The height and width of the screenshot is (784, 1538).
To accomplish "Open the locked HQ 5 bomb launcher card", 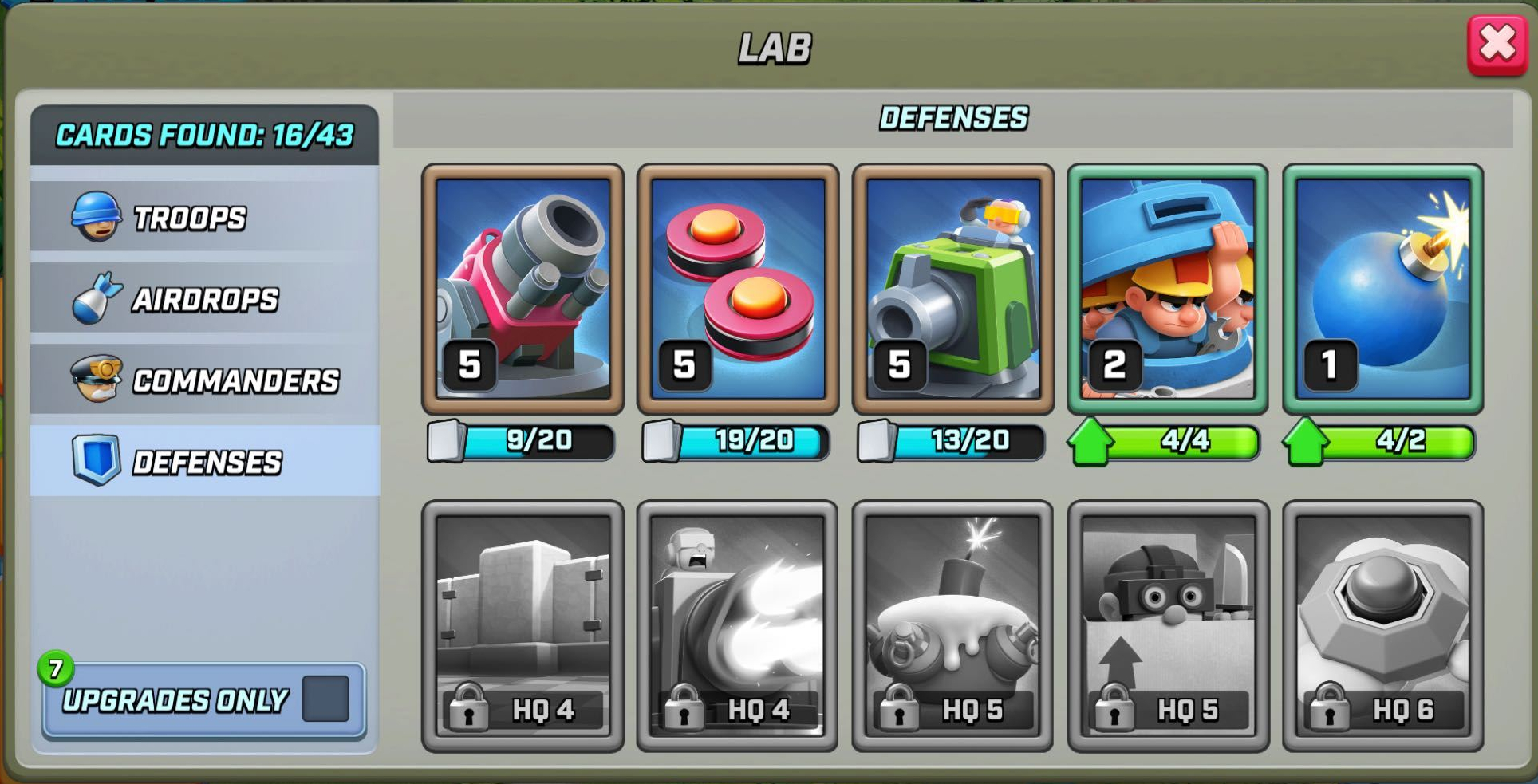I will (953, 625).
